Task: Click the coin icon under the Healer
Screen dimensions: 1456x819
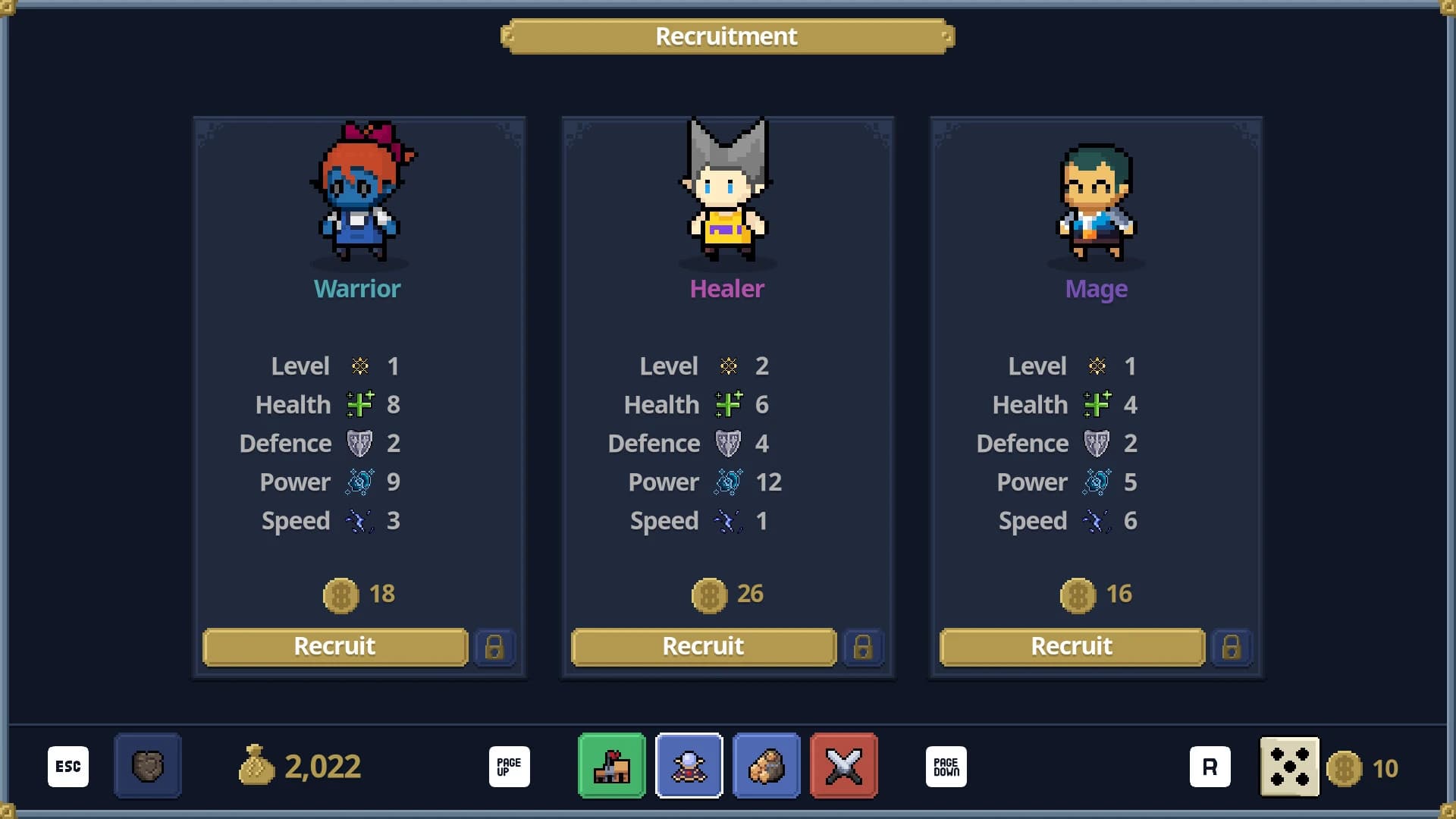Action: 709,595
